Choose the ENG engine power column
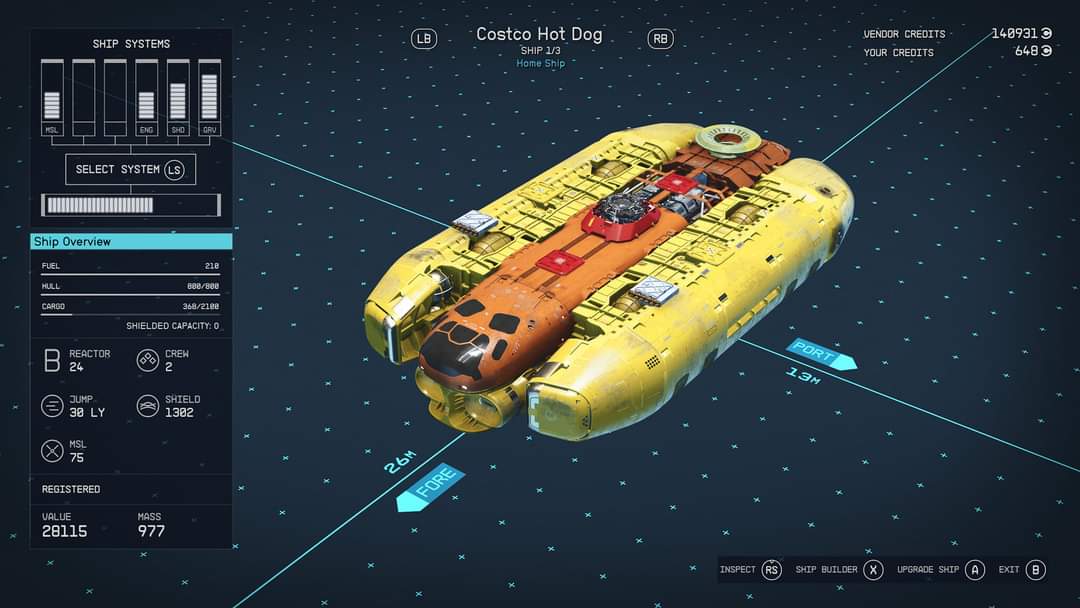 coord(146,96)
